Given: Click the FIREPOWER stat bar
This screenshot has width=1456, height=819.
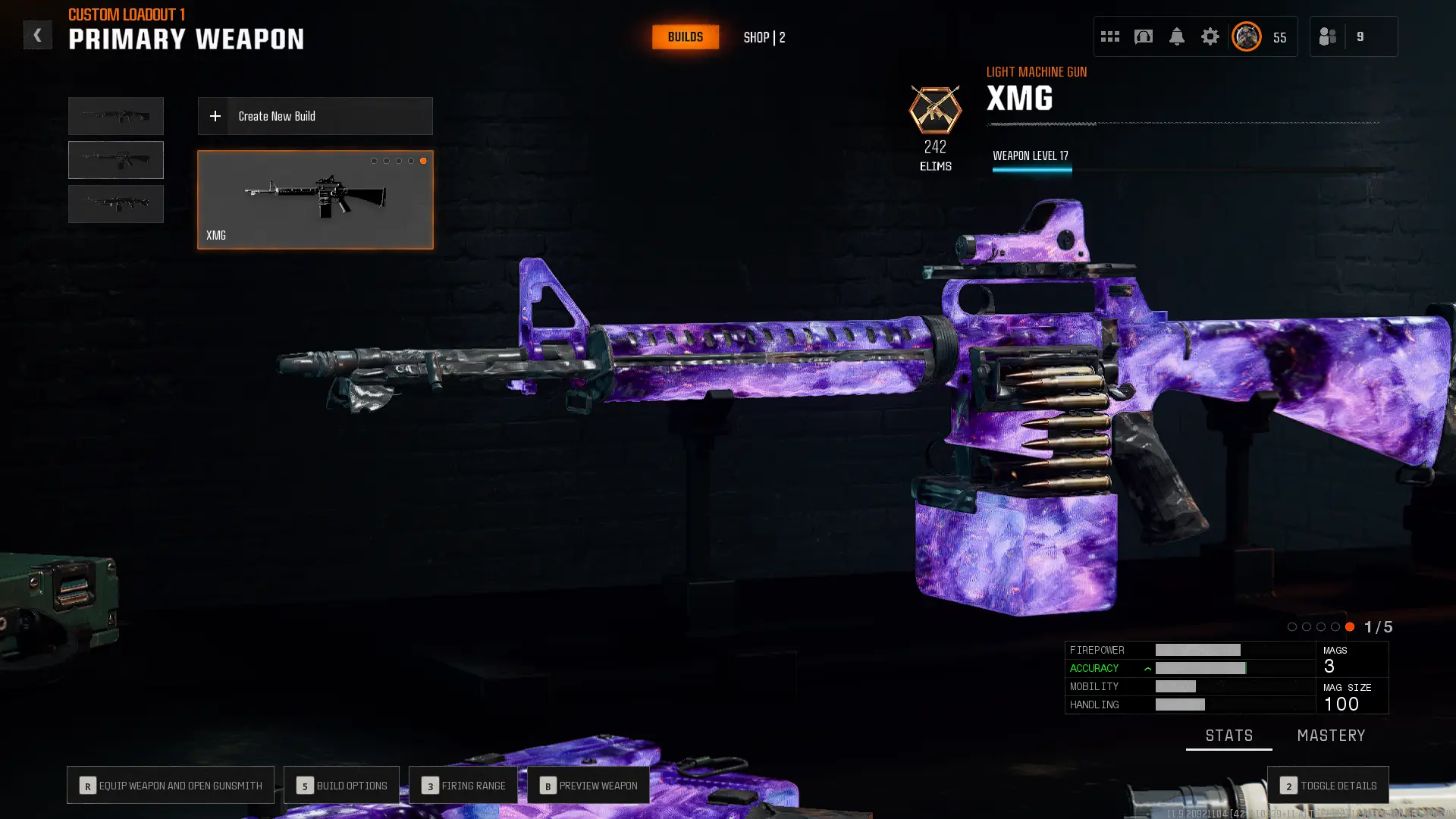Looking at the screenshot, I should click(x=1197, y=650).
